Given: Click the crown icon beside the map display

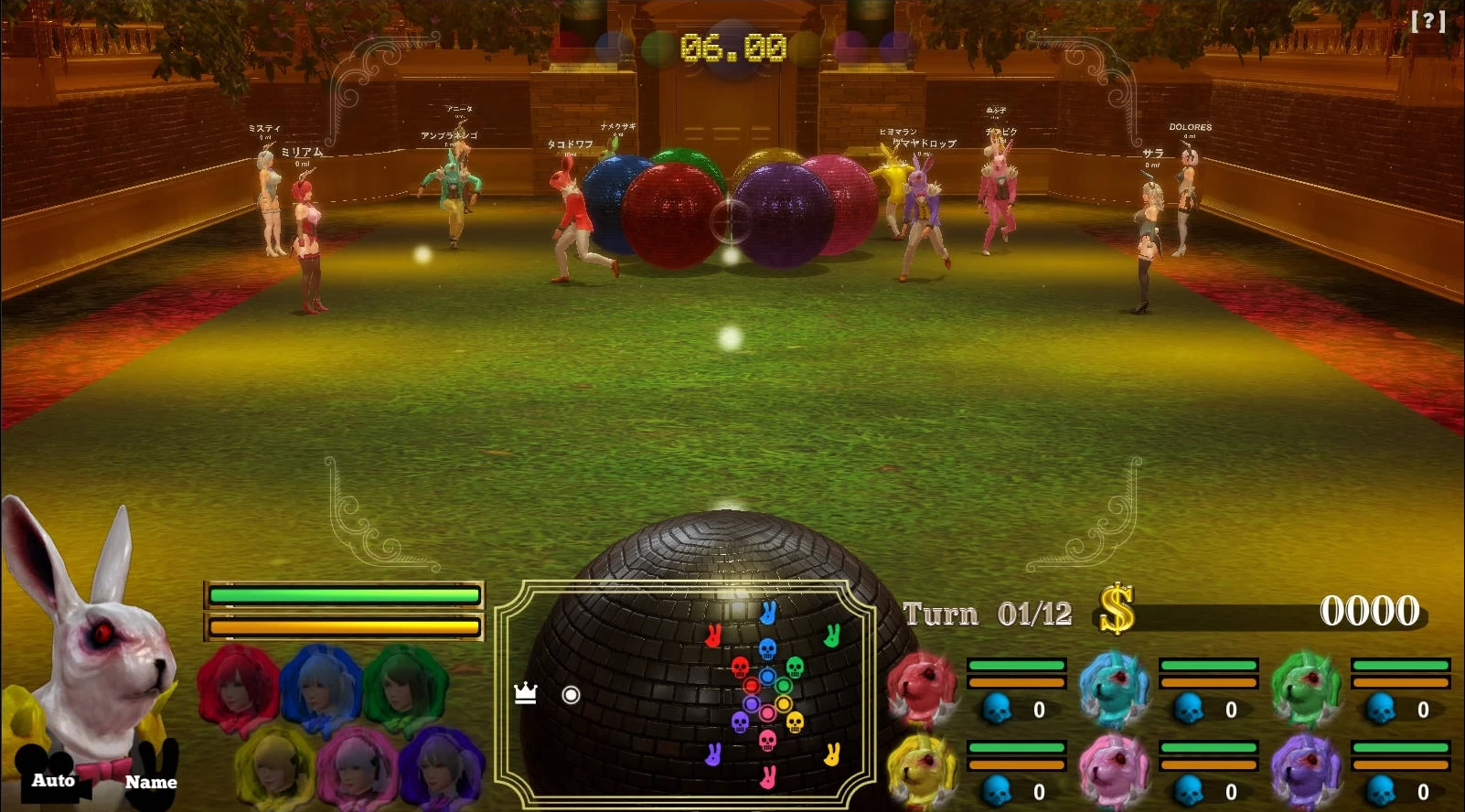Looking at the screenshot, I should pos(525,692).
